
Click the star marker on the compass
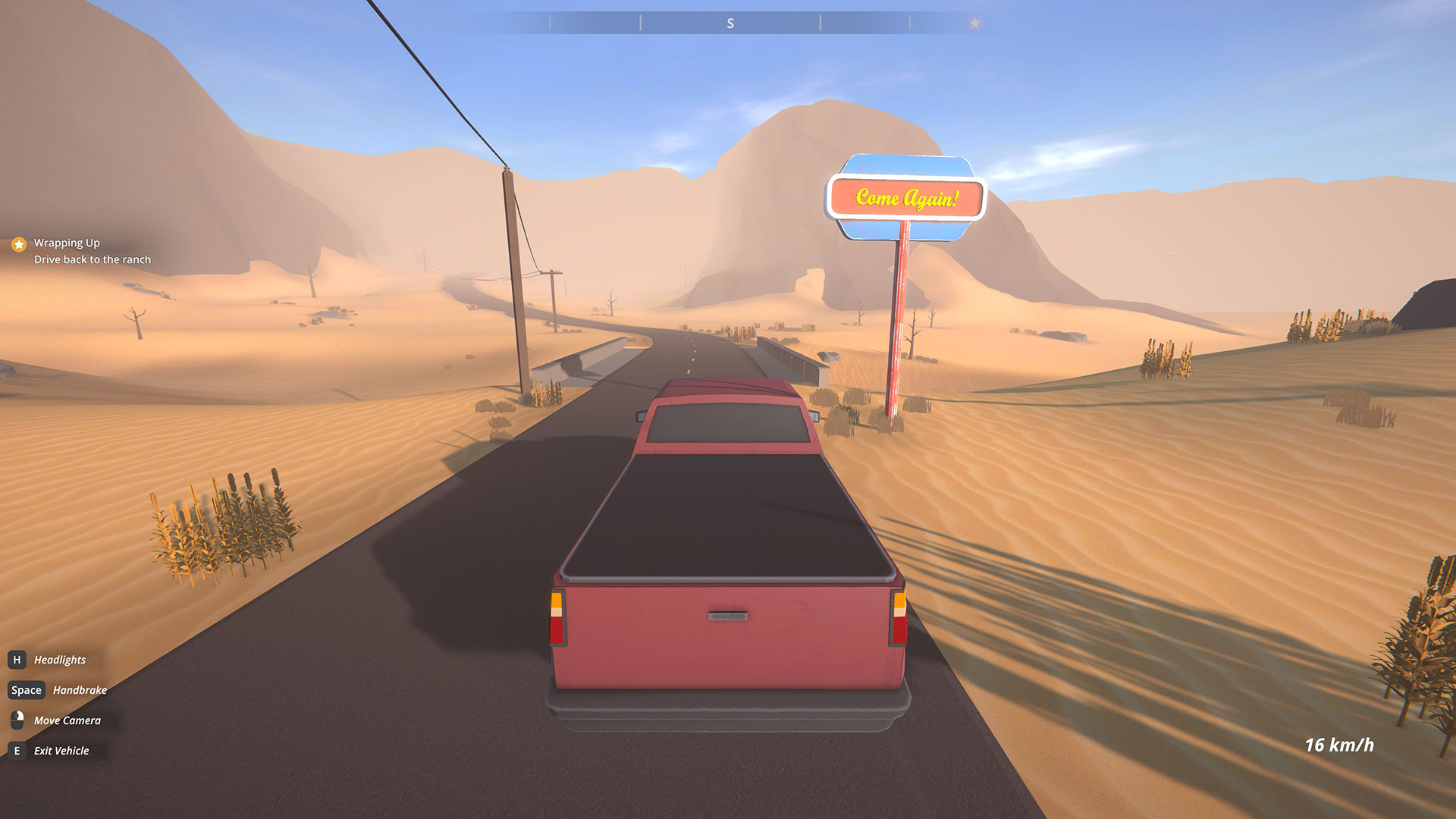pos(974,24)
